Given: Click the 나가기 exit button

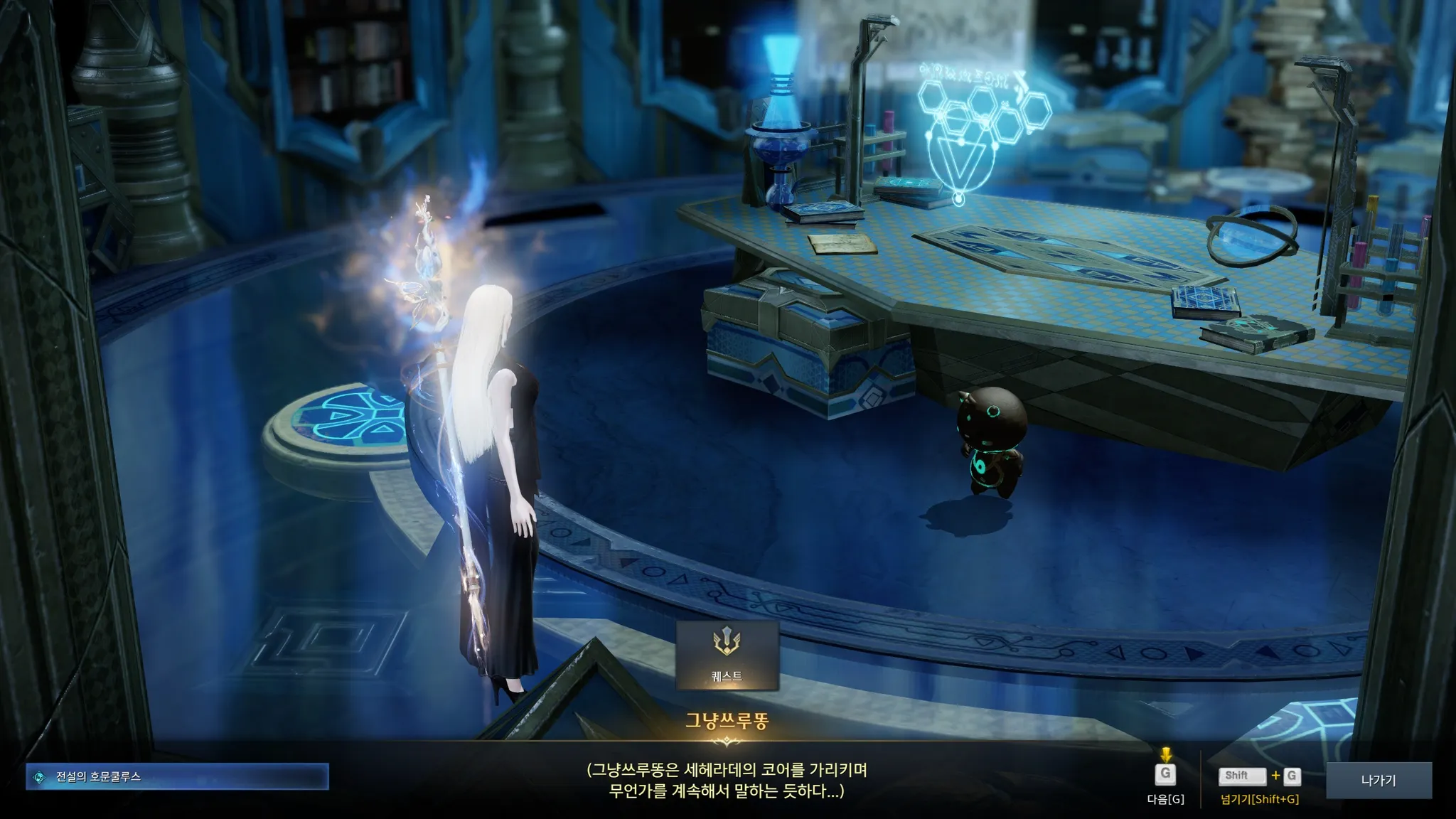Looking at the screenshot, I should point(1378,780).
